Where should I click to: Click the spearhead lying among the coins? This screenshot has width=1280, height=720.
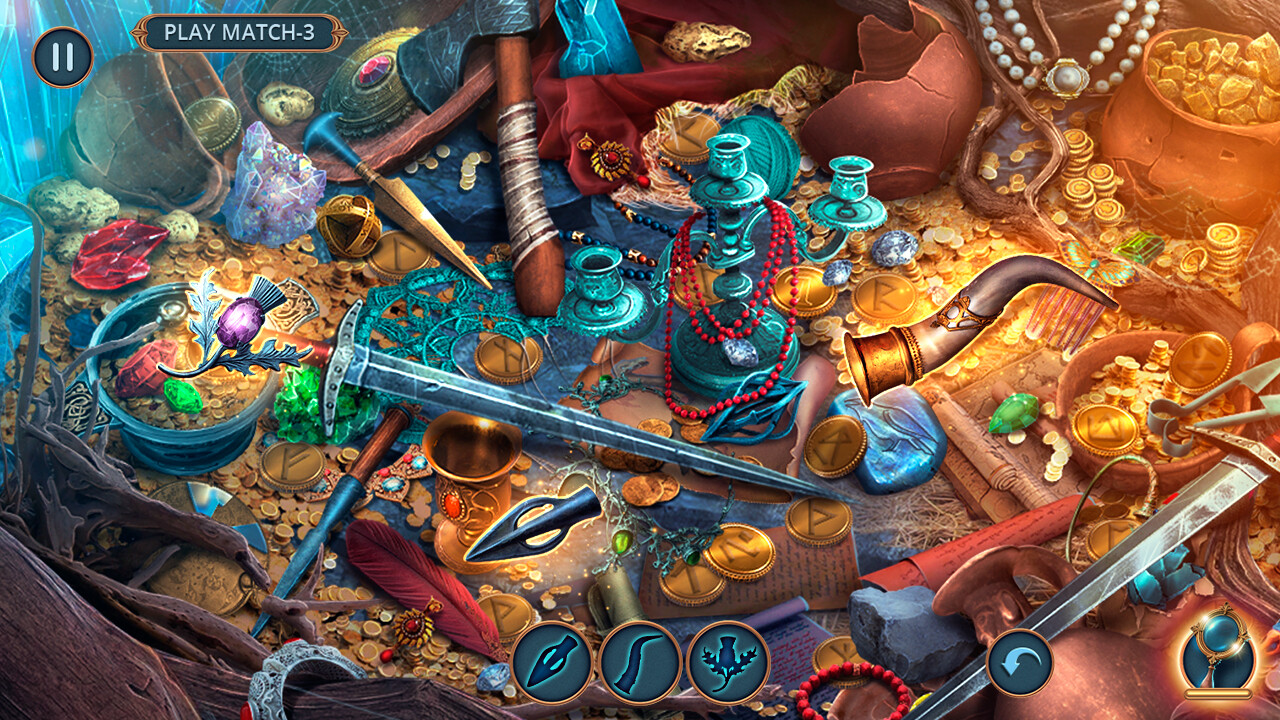click(x=530, y=525)
